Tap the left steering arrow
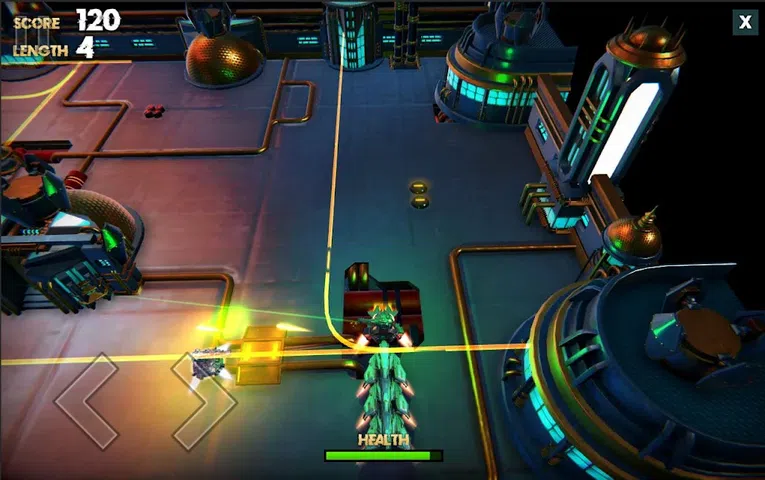The image size is (765, 480). pyautogui.click(x=87, y=400)
